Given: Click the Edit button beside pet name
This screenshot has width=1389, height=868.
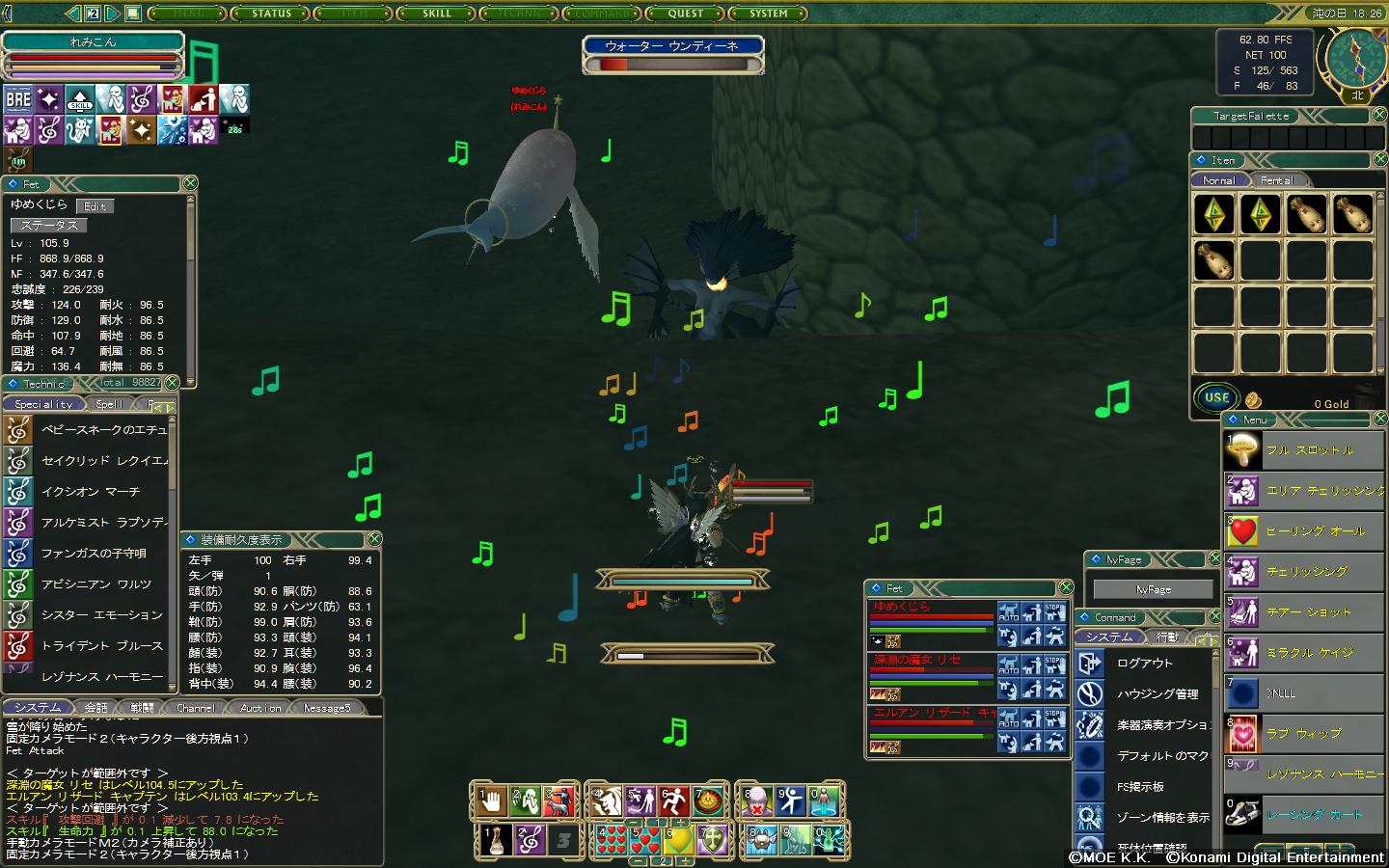Looking at the screenshot, I should click(x=95, y=206).
